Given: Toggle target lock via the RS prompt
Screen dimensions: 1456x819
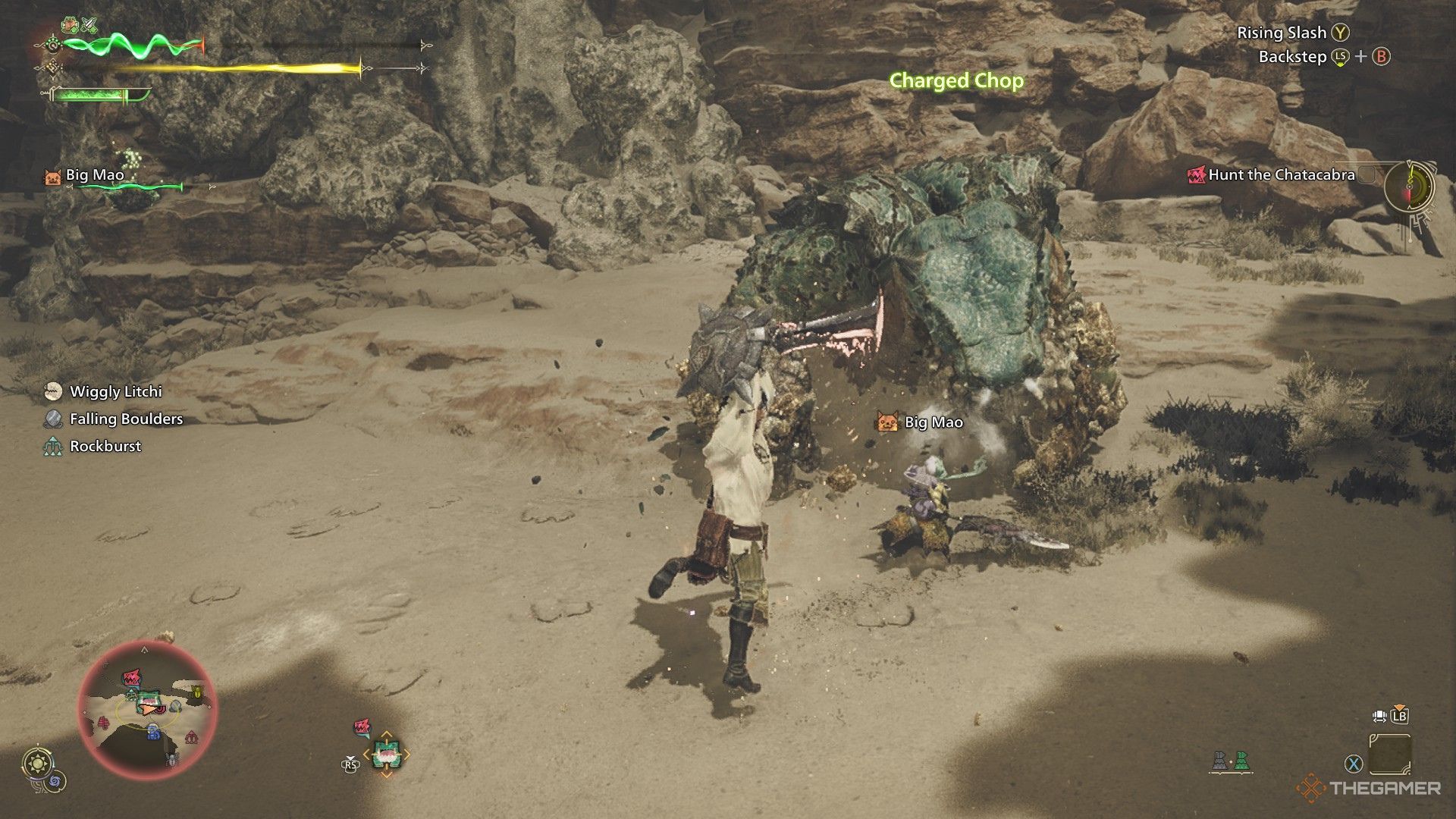Looking at the screenshot, I should (350, 765).
